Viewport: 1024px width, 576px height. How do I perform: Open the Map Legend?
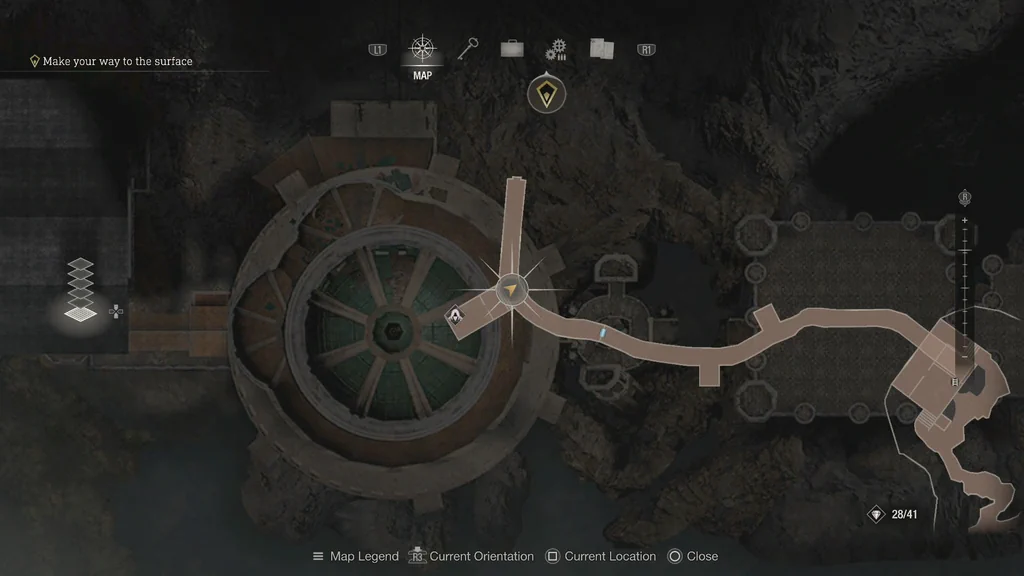(x=355, y=556)
